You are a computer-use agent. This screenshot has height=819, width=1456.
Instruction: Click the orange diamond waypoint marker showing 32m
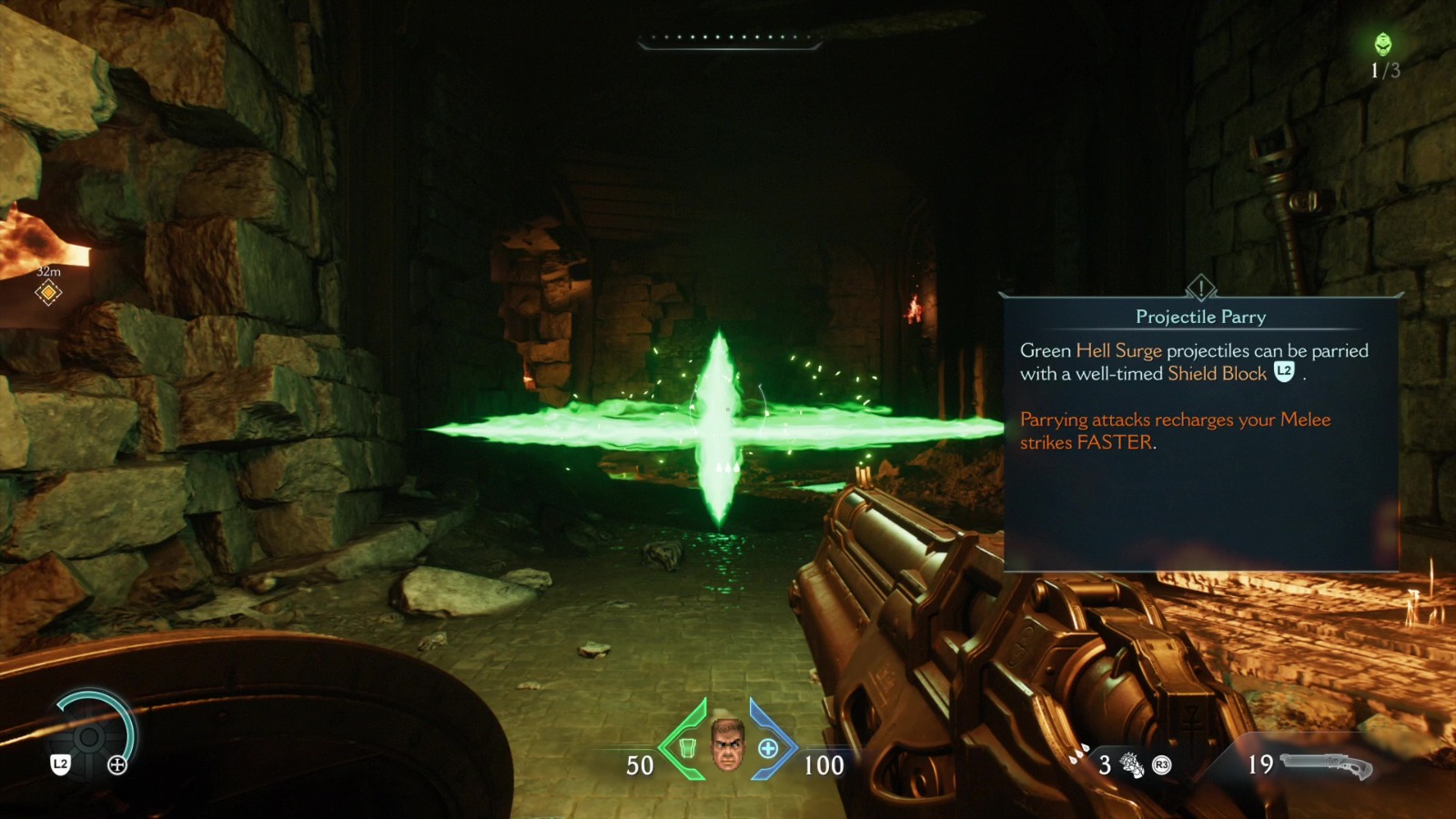(x=47, y=293)
